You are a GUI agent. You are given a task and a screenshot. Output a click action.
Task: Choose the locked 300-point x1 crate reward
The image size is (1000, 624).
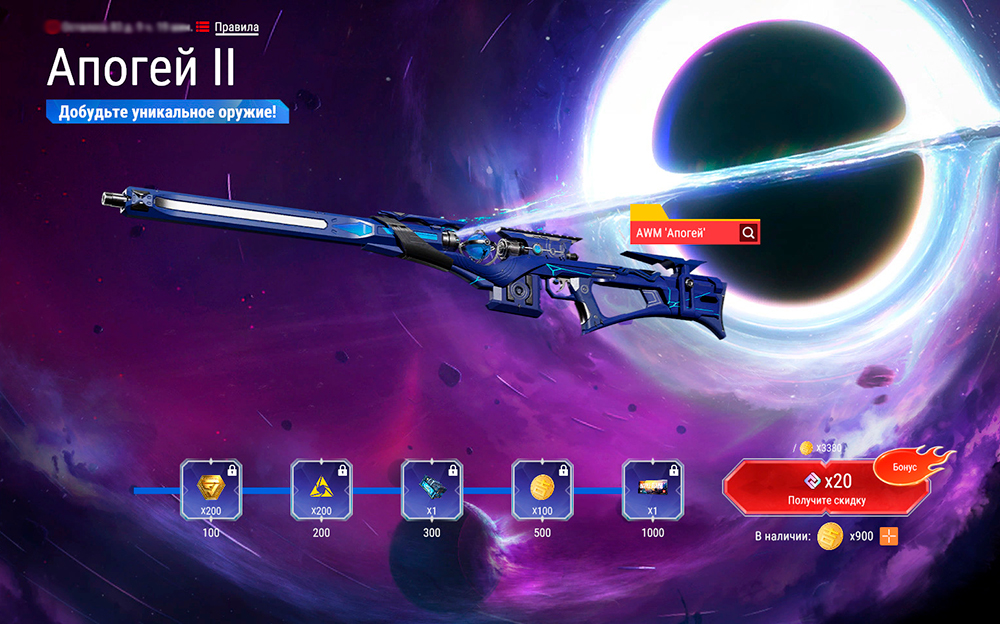pyautogui.click(x=432, y=490)
